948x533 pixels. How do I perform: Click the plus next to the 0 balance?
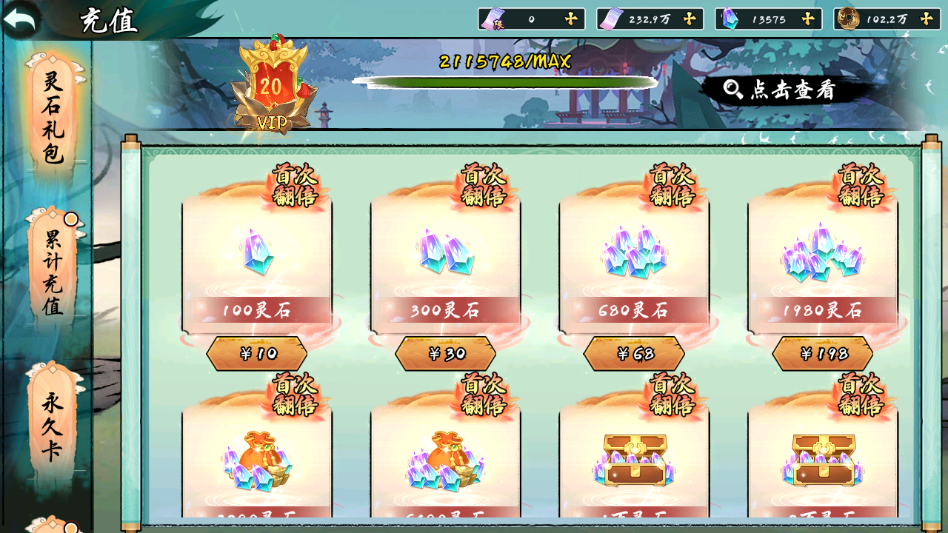pos(571,19)
